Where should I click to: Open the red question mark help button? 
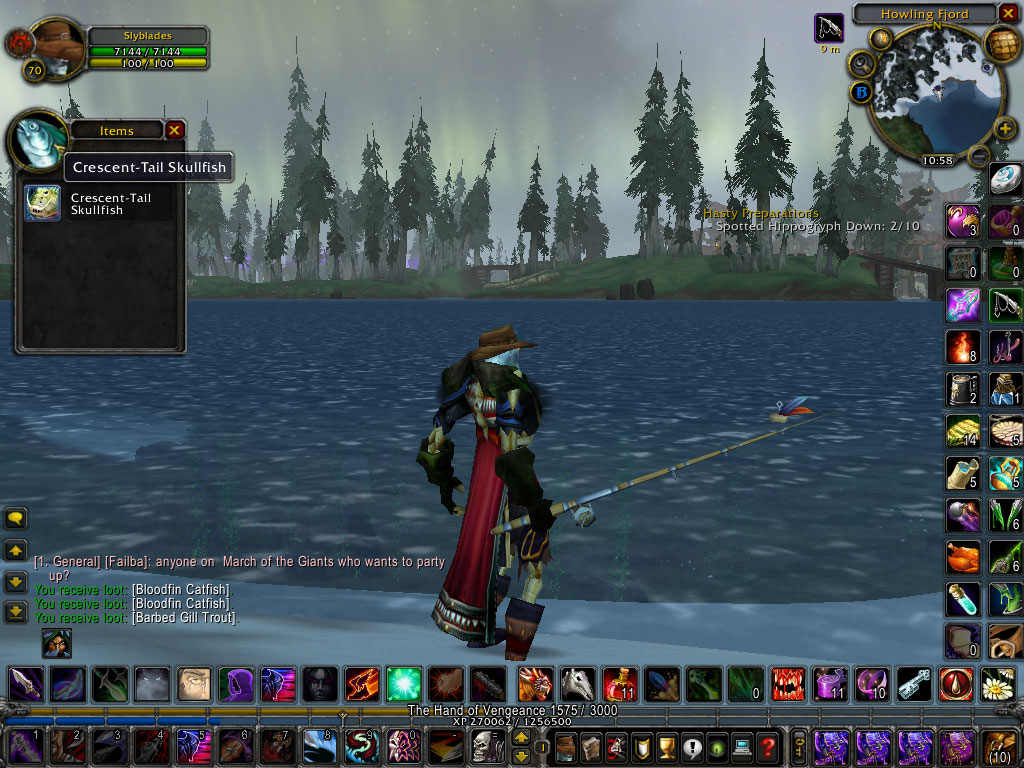point(768,746)
